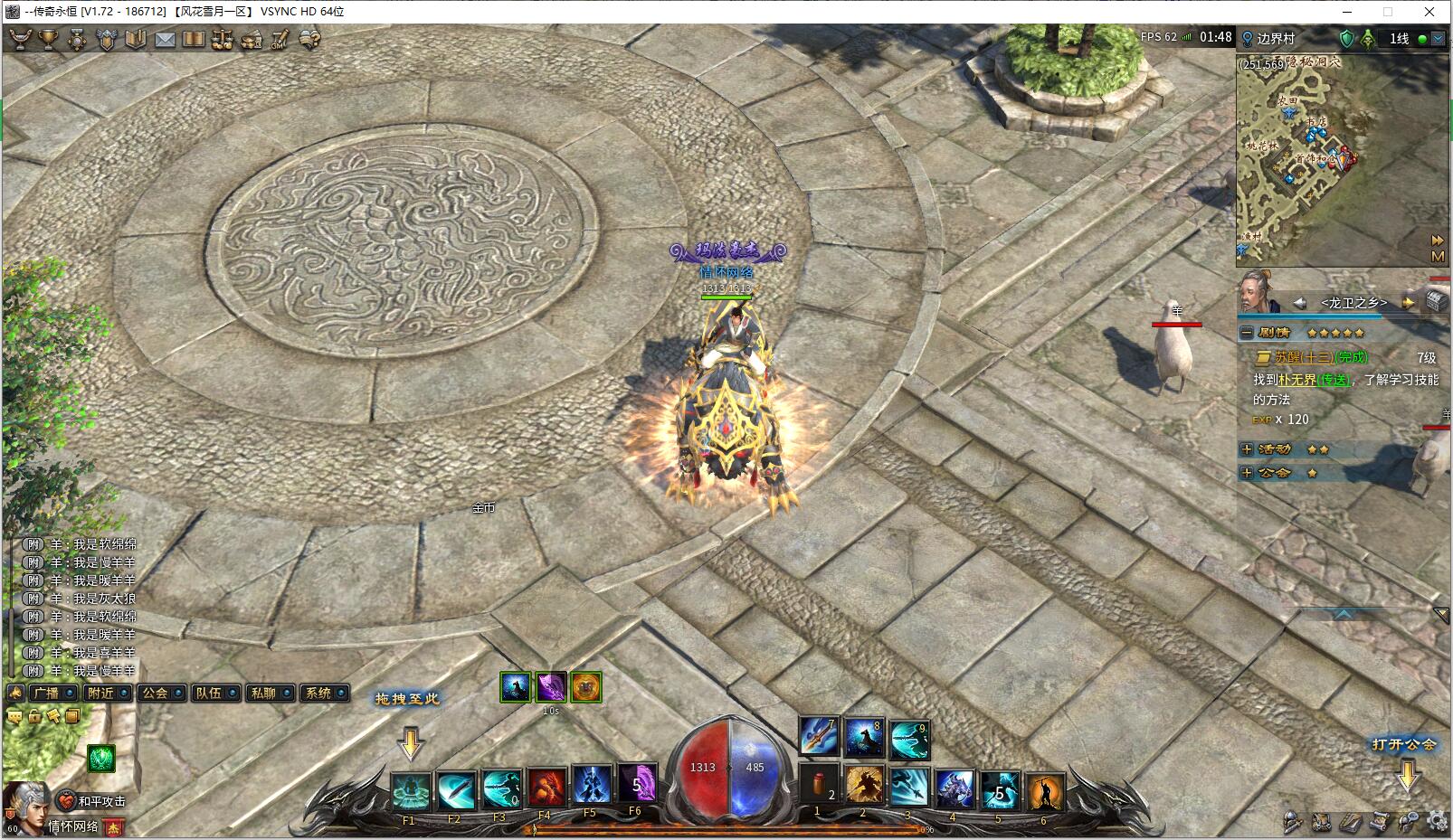The width and height of the screenshot is (1453, 840).
Task: Open the gear settings icon
Action: (x=1436, y=821)
